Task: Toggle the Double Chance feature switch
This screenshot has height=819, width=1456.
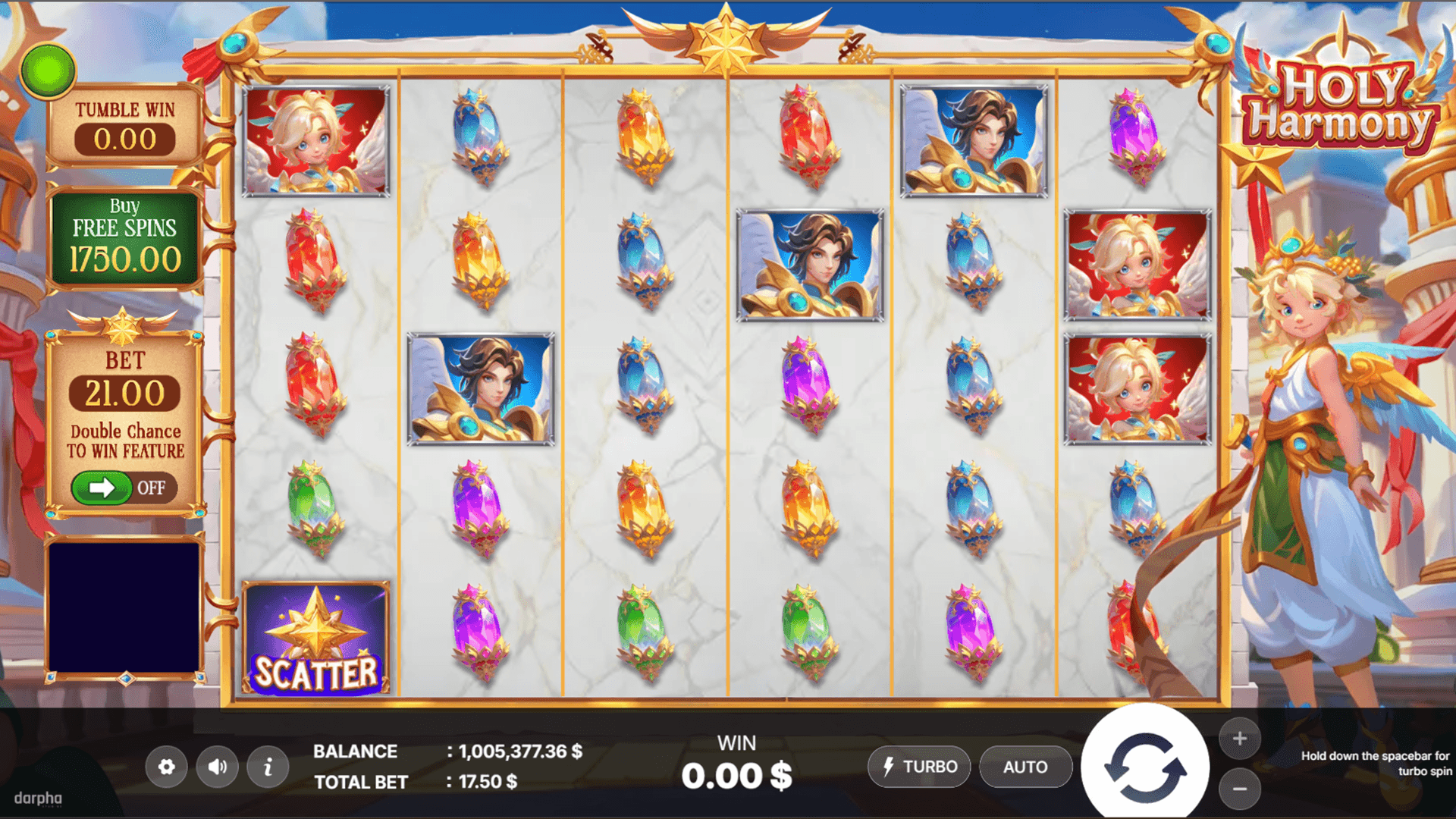Action: (124, 488)
